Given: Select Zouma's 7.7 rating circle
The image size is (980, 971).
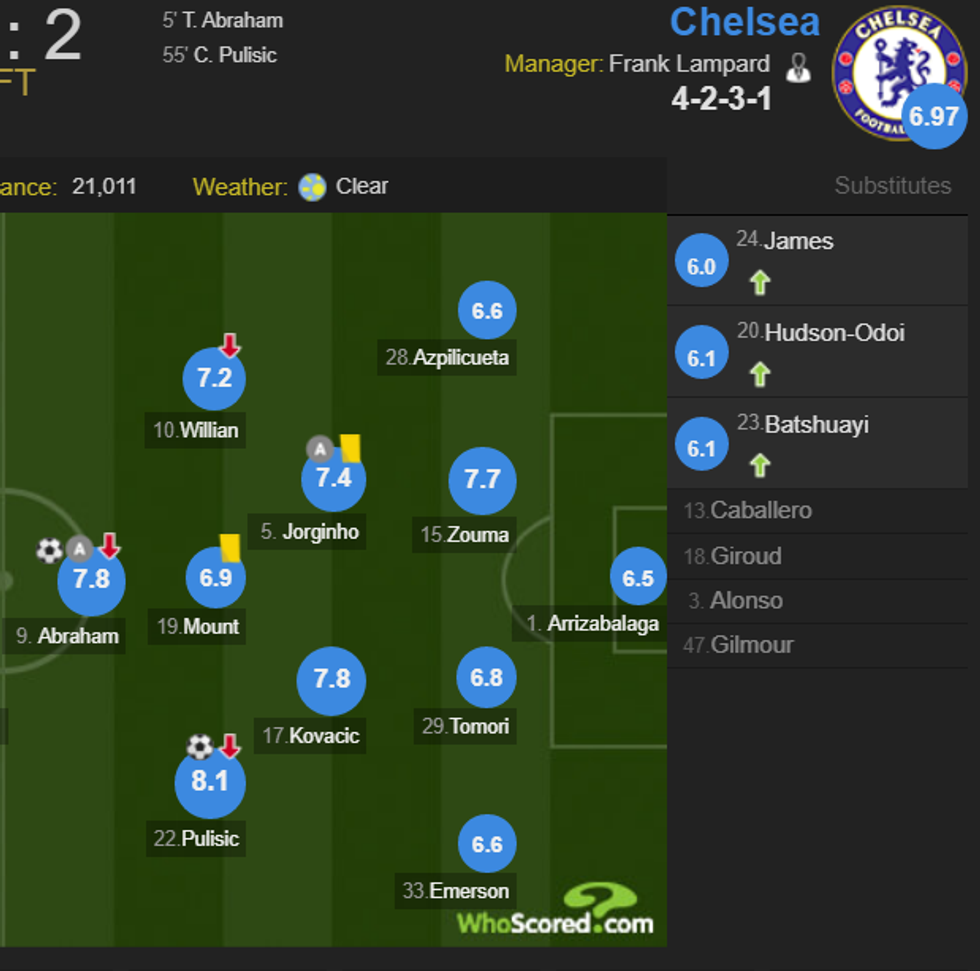Looking at the screenshot, I should [x=482, y=480].
